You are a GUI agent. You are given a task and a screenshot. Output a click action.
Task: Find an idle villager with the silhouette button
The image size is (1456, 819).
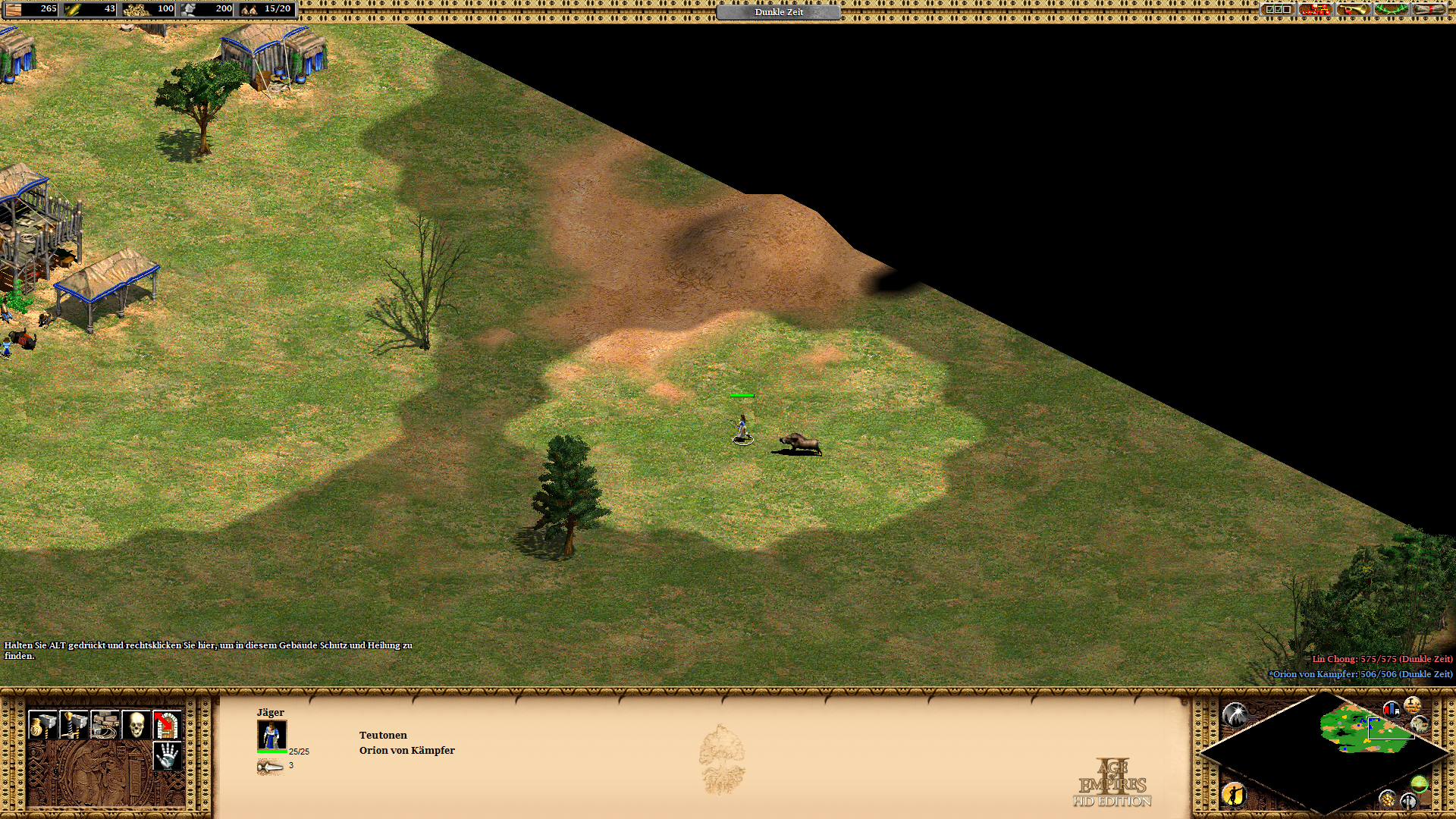(1234, 794)
